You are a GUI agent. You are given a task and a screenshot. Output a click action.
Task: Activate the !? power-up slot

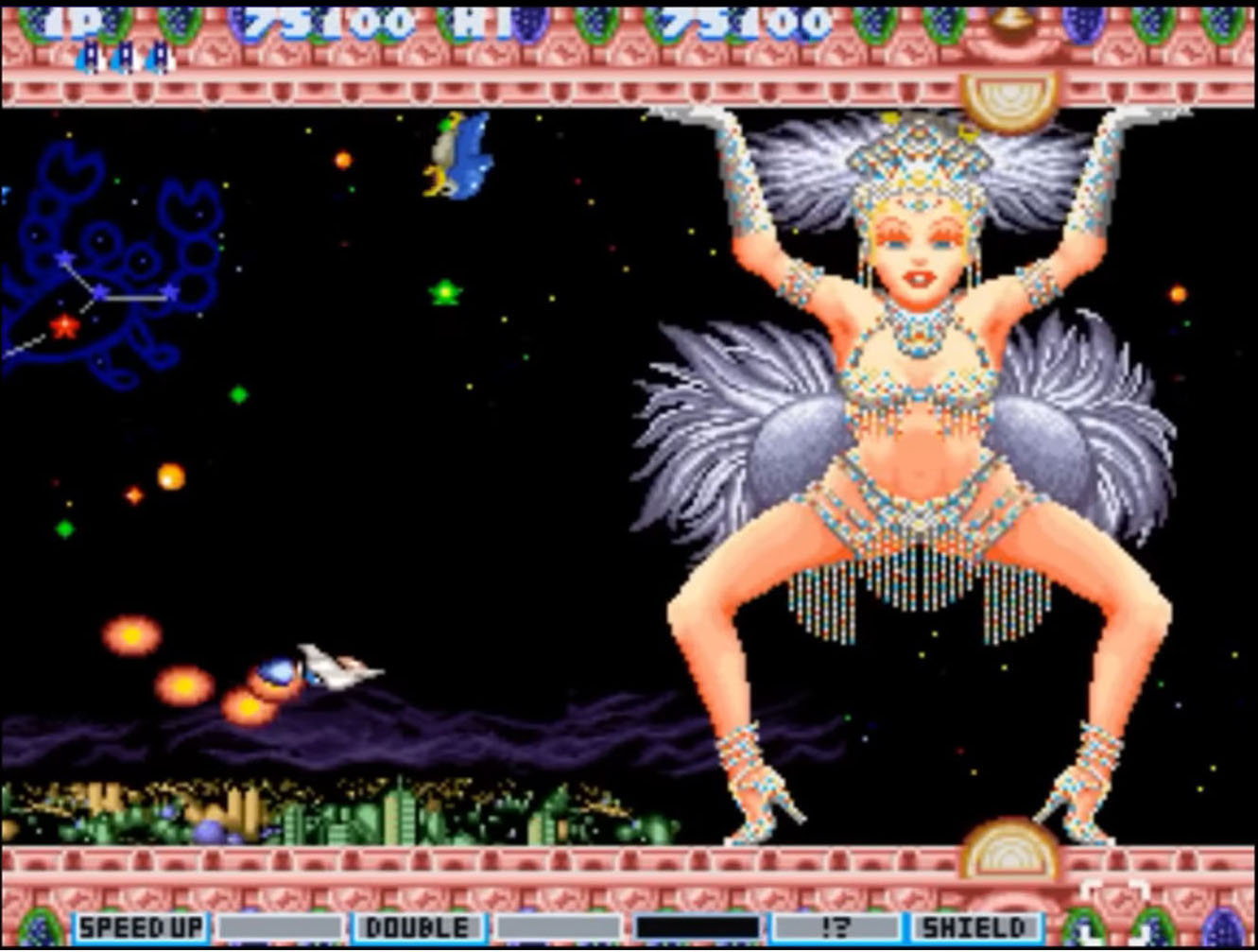pos(835,927)
